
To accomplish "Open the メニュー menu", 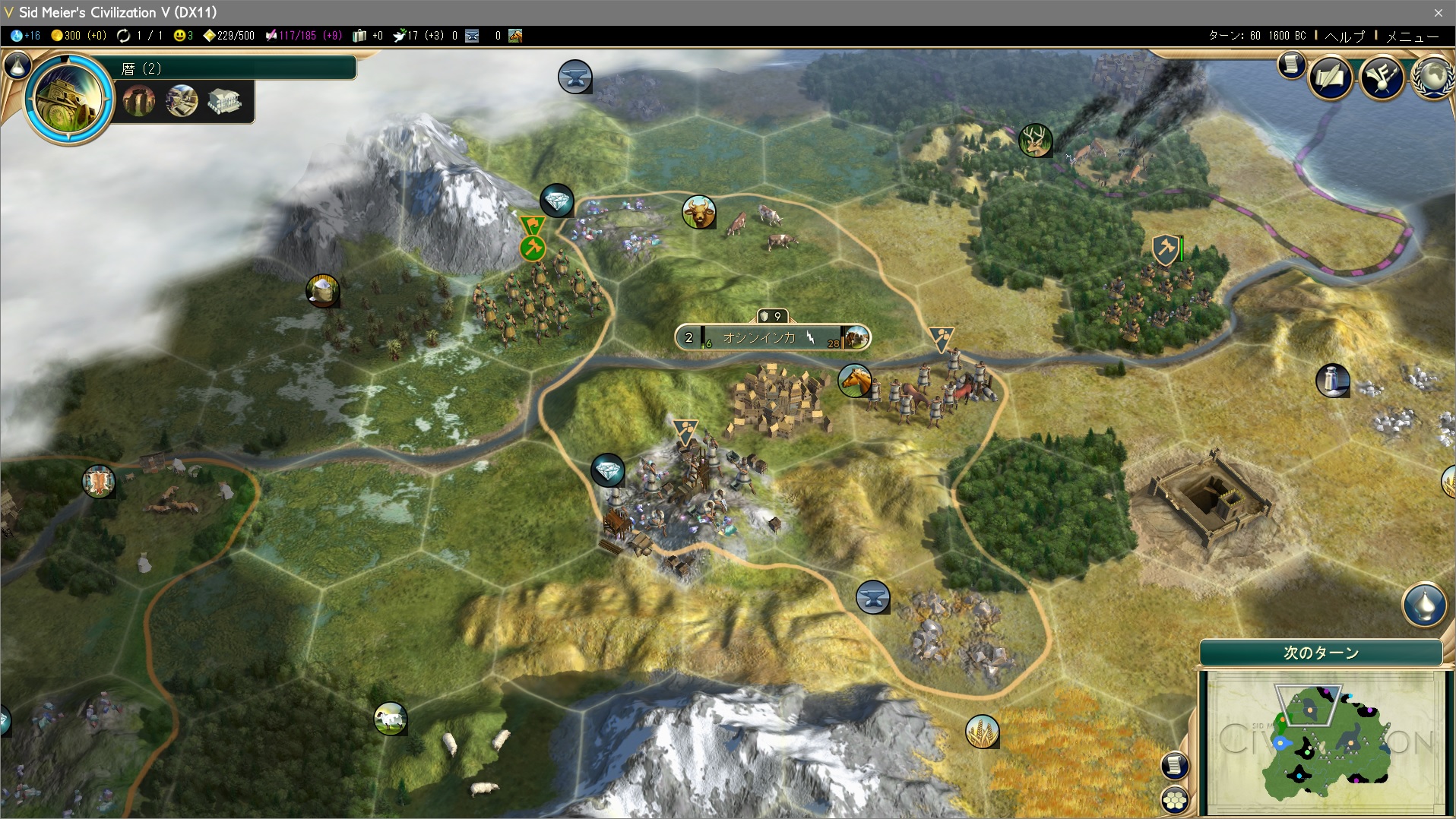I will 1412,36.
